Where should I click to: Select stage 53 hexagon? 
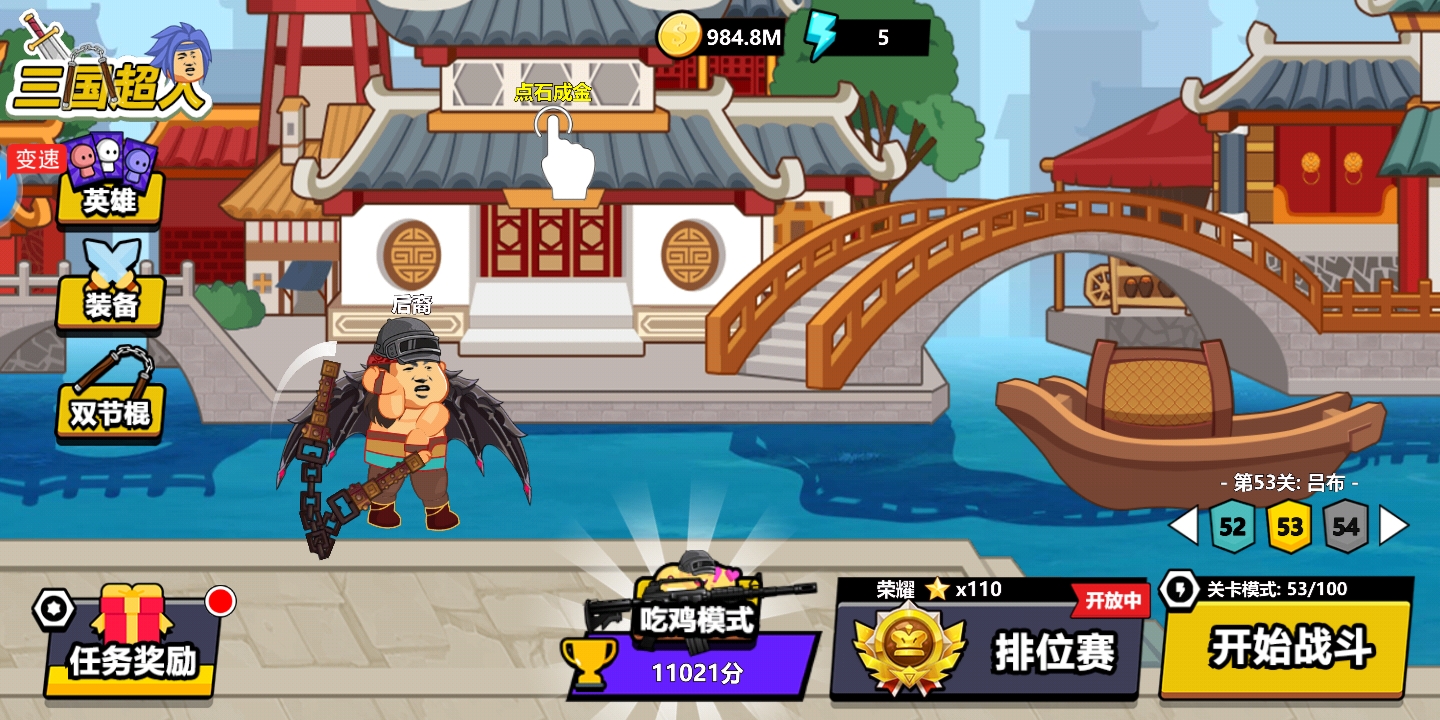point(1290,526)
